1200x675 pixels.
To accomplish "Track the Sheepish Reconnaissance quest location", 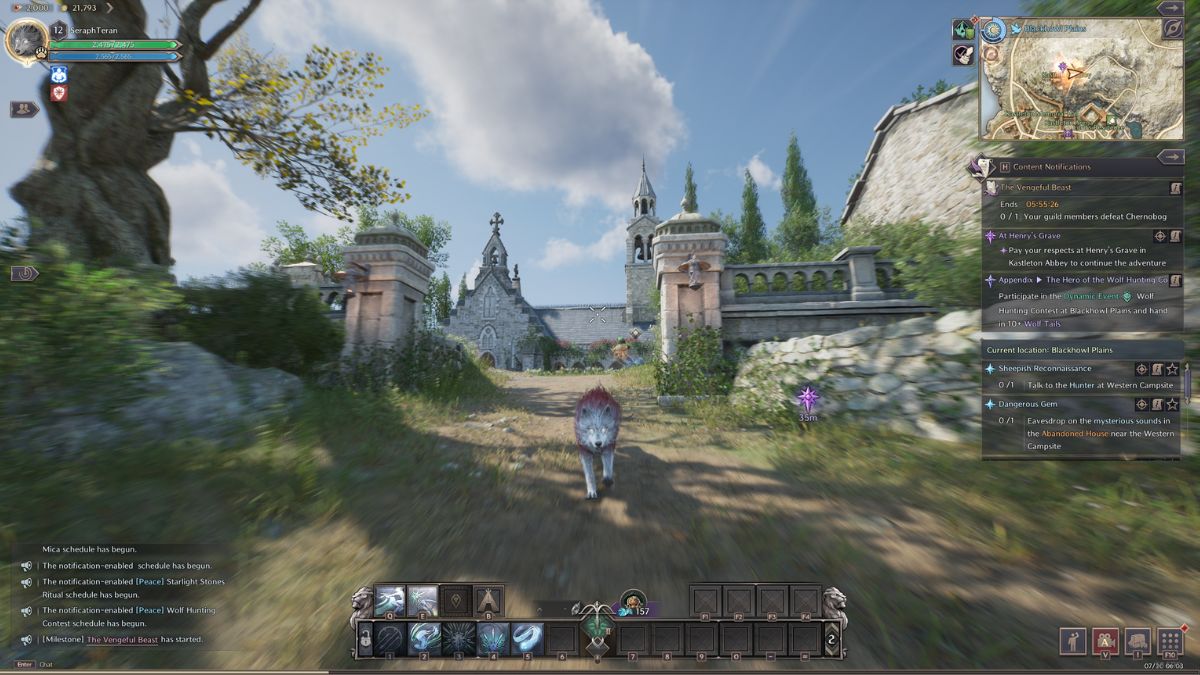I will coord(1141,369).
